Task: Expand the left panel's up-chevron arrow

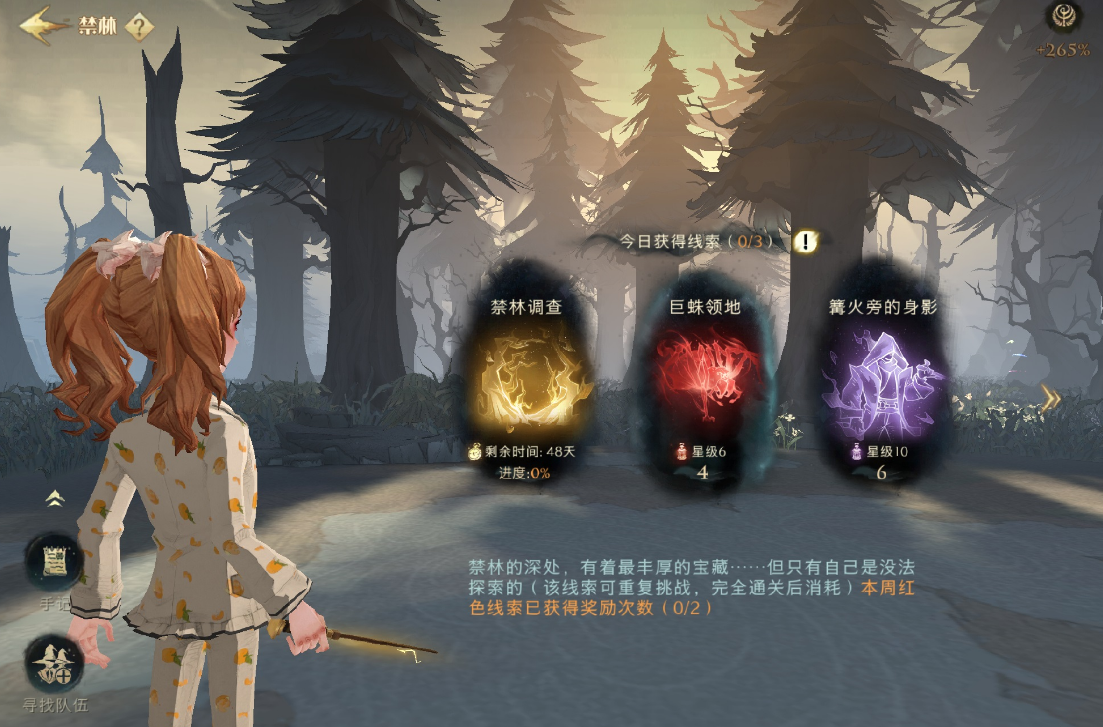Action: (54, 497)
